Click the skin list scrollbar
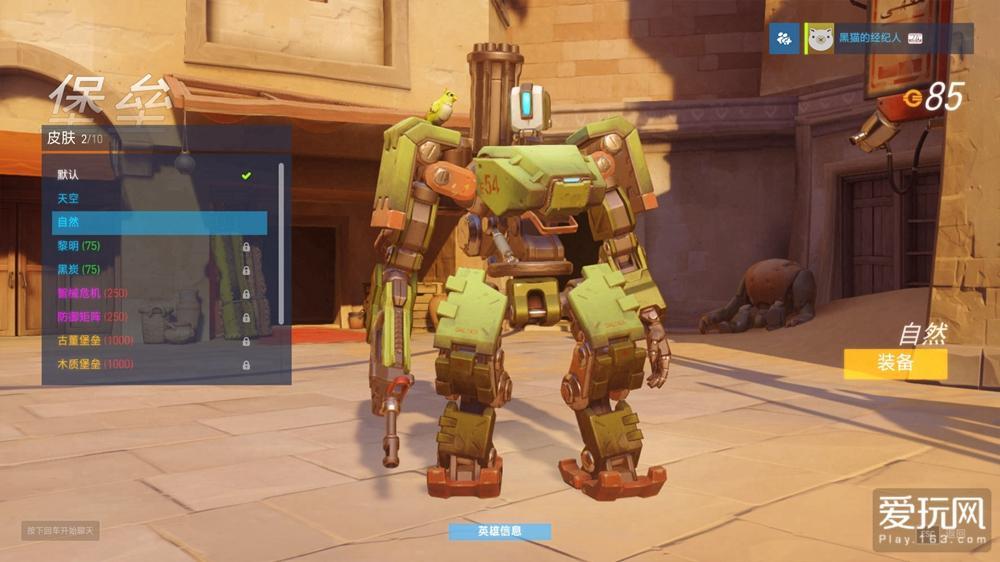 pyautogui.click(x=281, y=240)
